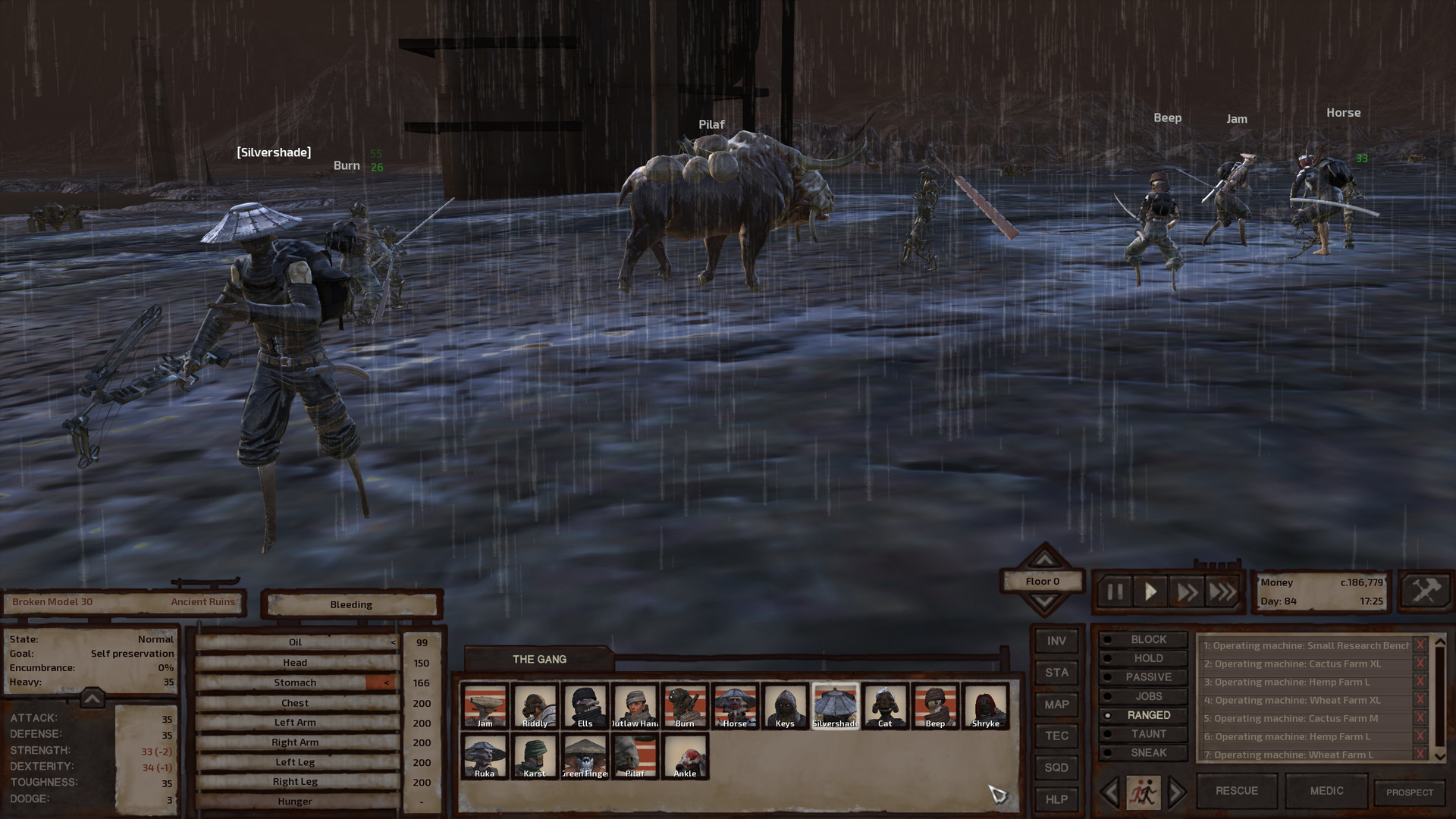Switch to the SQD squad panel
Image resolution: width=1456 pixels, height=819 pixels.
pyautogui.click(x=1056, y=767)
